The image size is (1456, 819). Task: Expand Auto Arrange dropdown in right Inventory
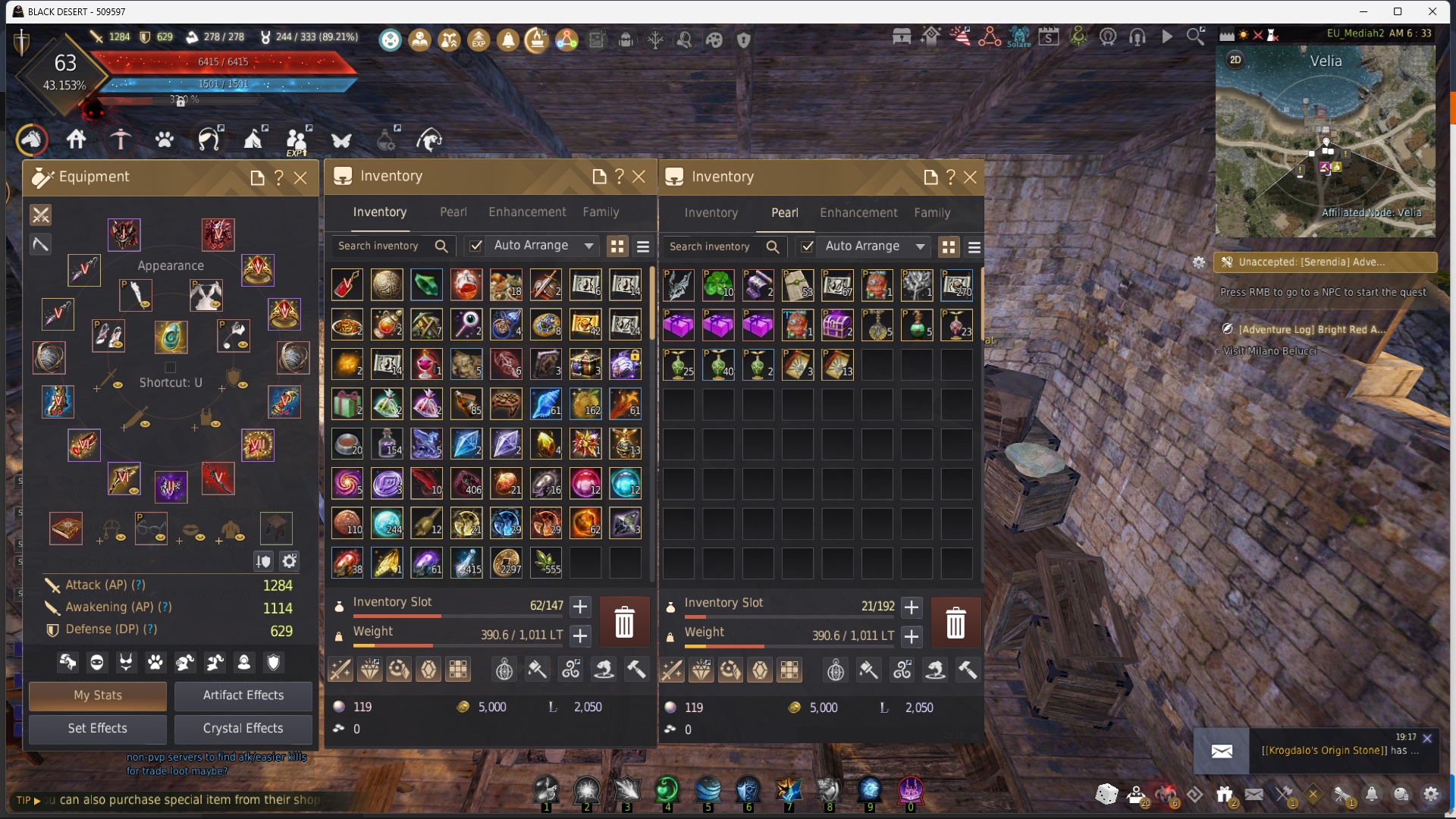(x=921, y=246)
